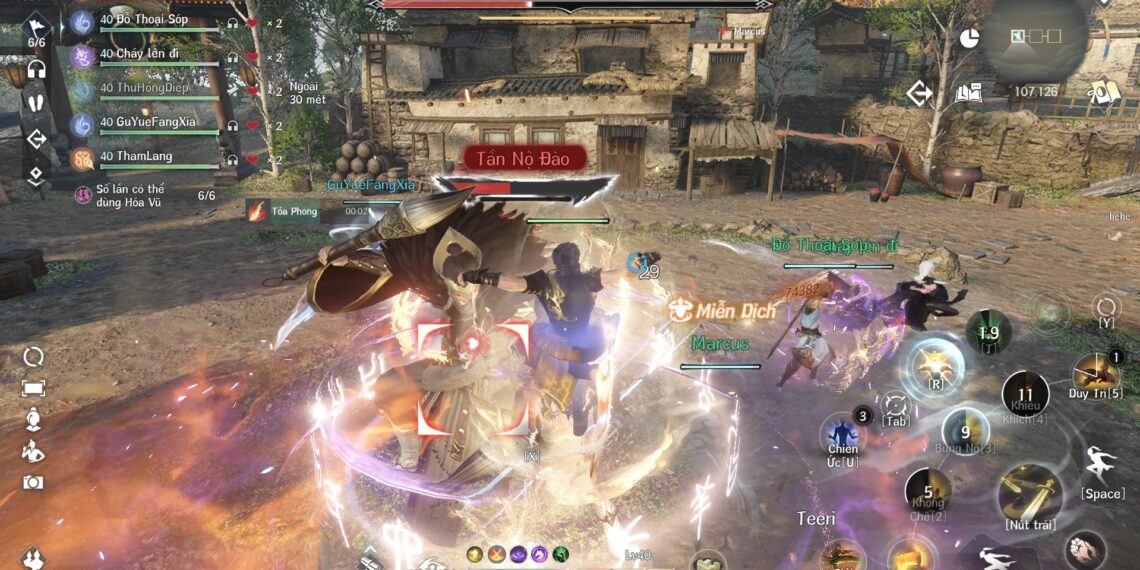Screen dimensions: 1140x570
Task: Use the crossed swords basic attack button
Action: 1029,493
